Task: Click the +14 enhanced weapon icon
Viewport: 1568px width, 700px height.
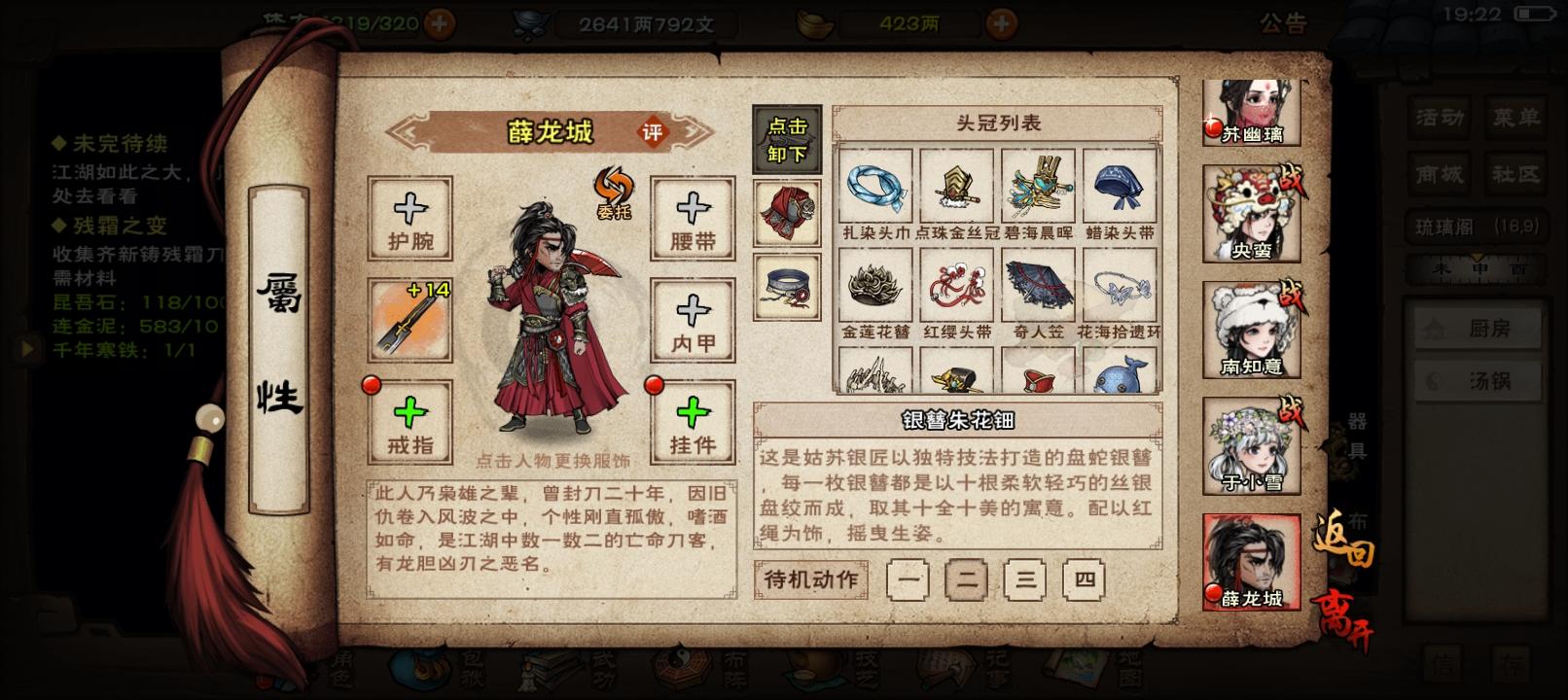Action: [x=410, y=316]
